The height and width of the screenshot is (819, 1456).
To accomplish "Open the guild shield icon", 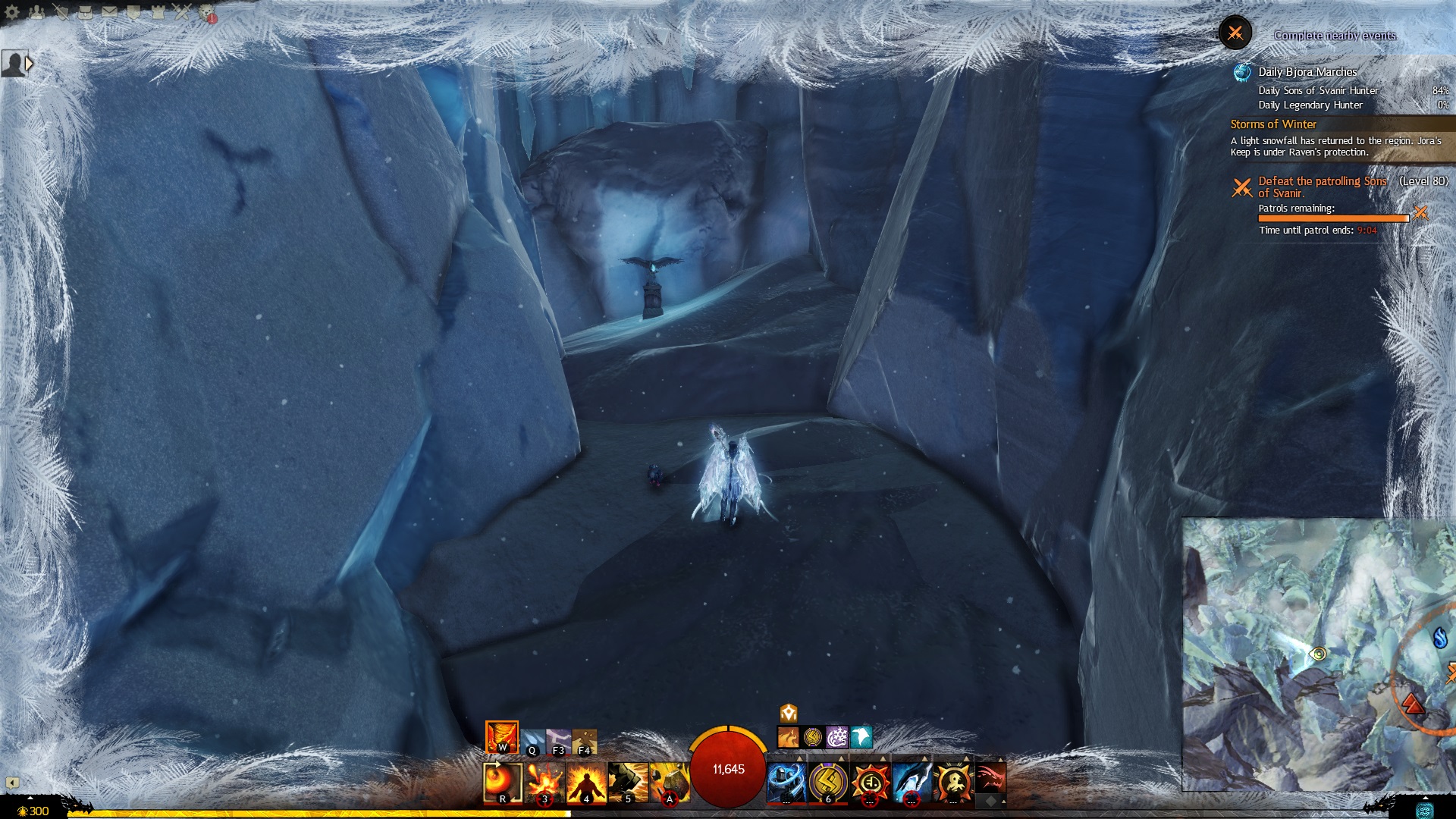I will click(133, 11).
